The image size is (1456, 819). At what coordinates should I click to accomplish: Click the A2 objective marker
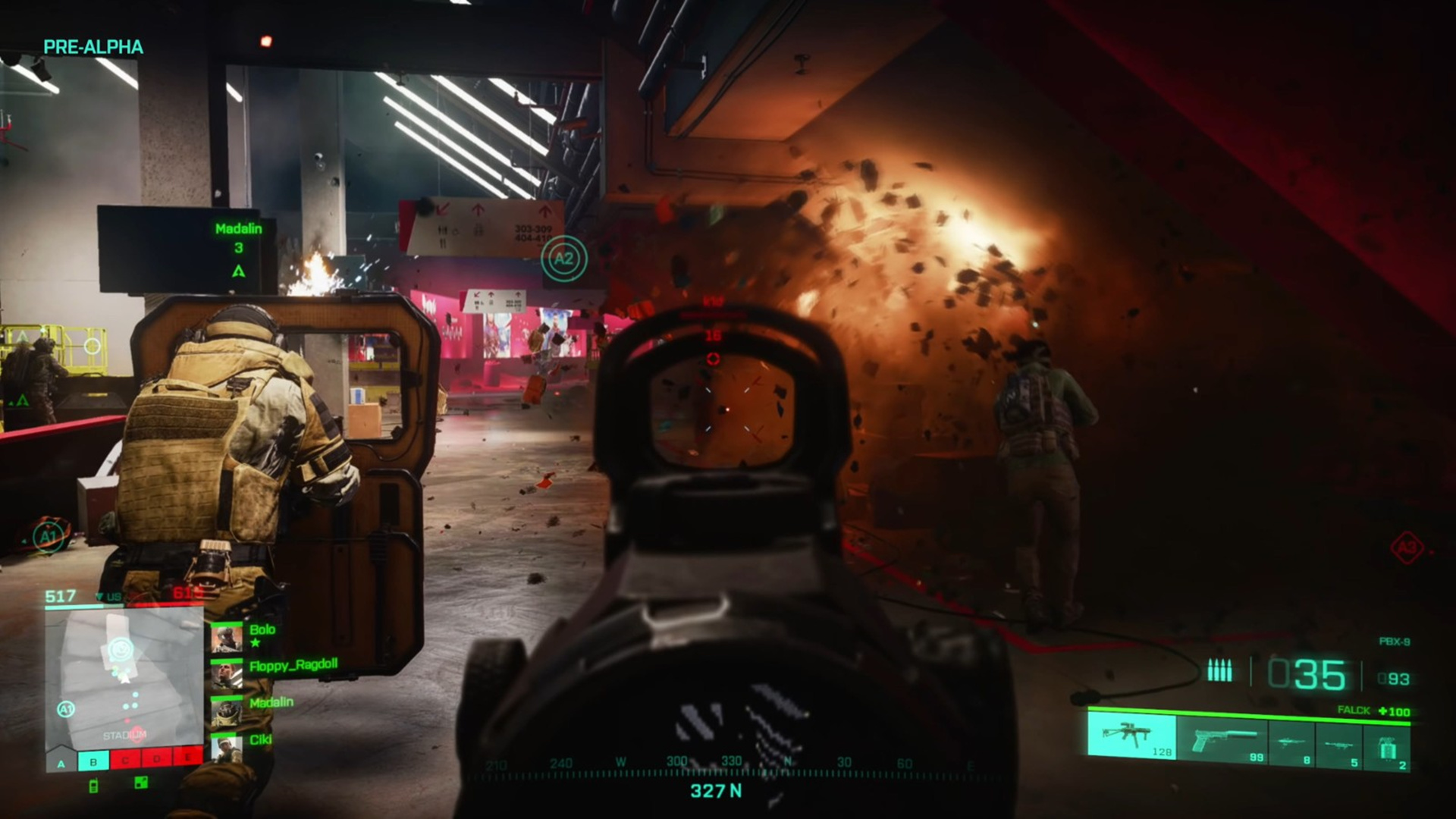[563, 259]
